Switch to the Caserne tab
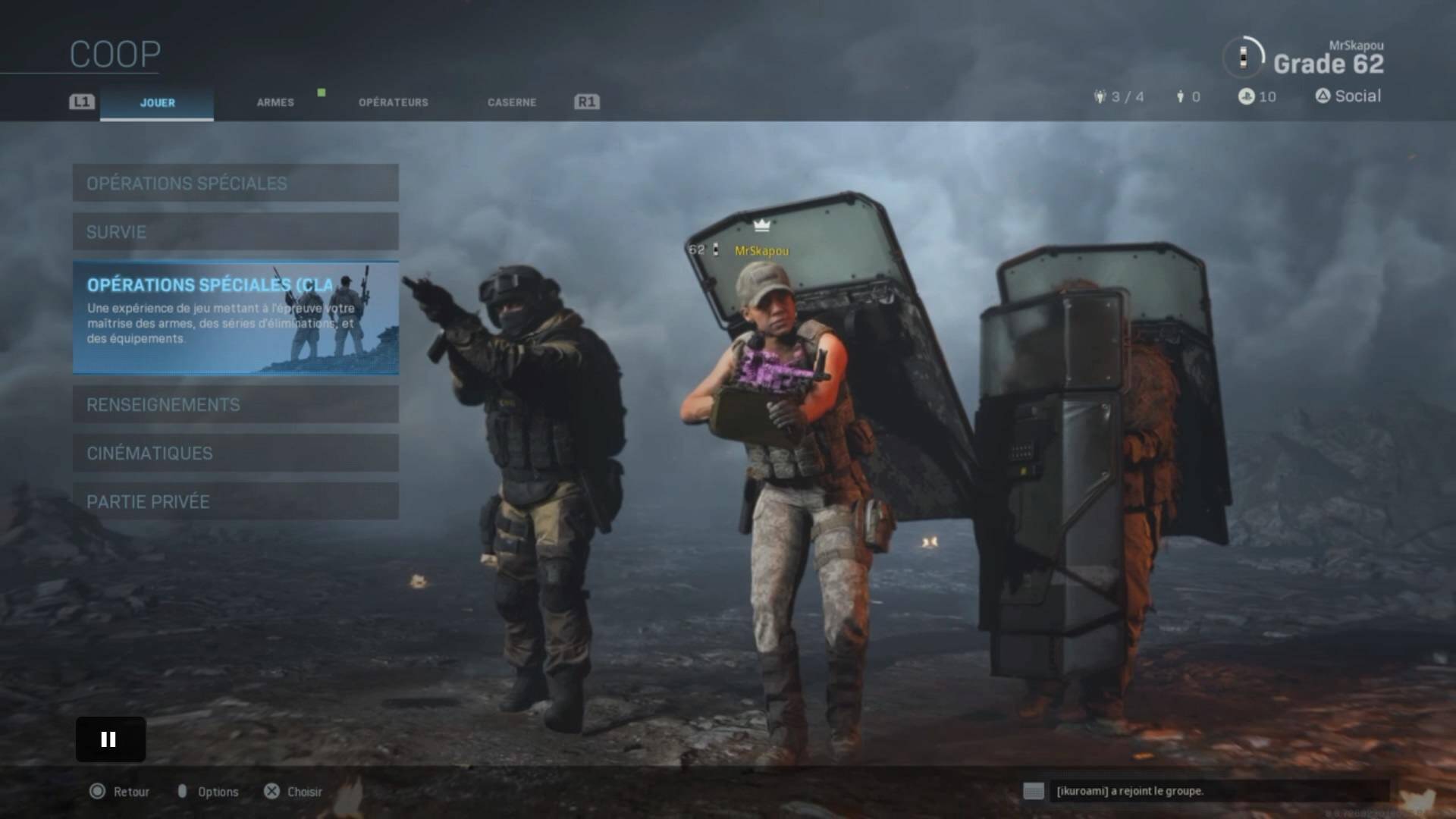The height and width of the screenshot is (819, 1456). [511, 102]
